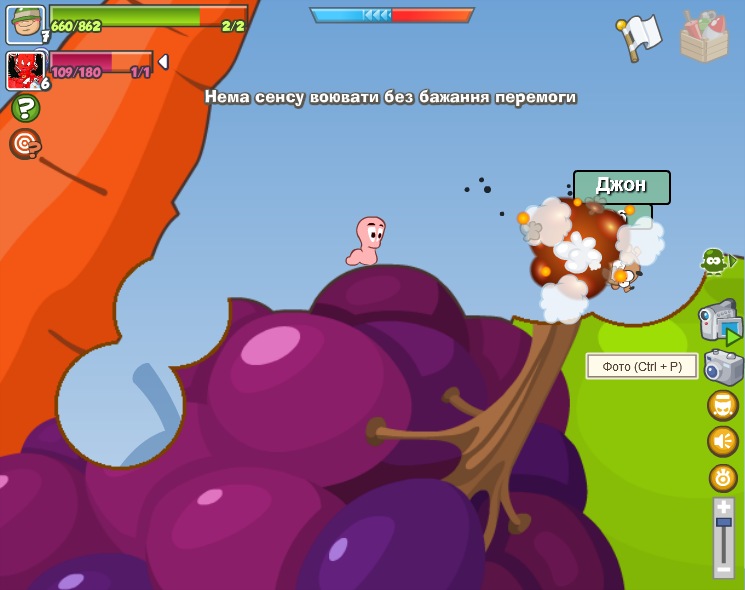
Task: Click the orange character face round button
Action: (723, 405)
